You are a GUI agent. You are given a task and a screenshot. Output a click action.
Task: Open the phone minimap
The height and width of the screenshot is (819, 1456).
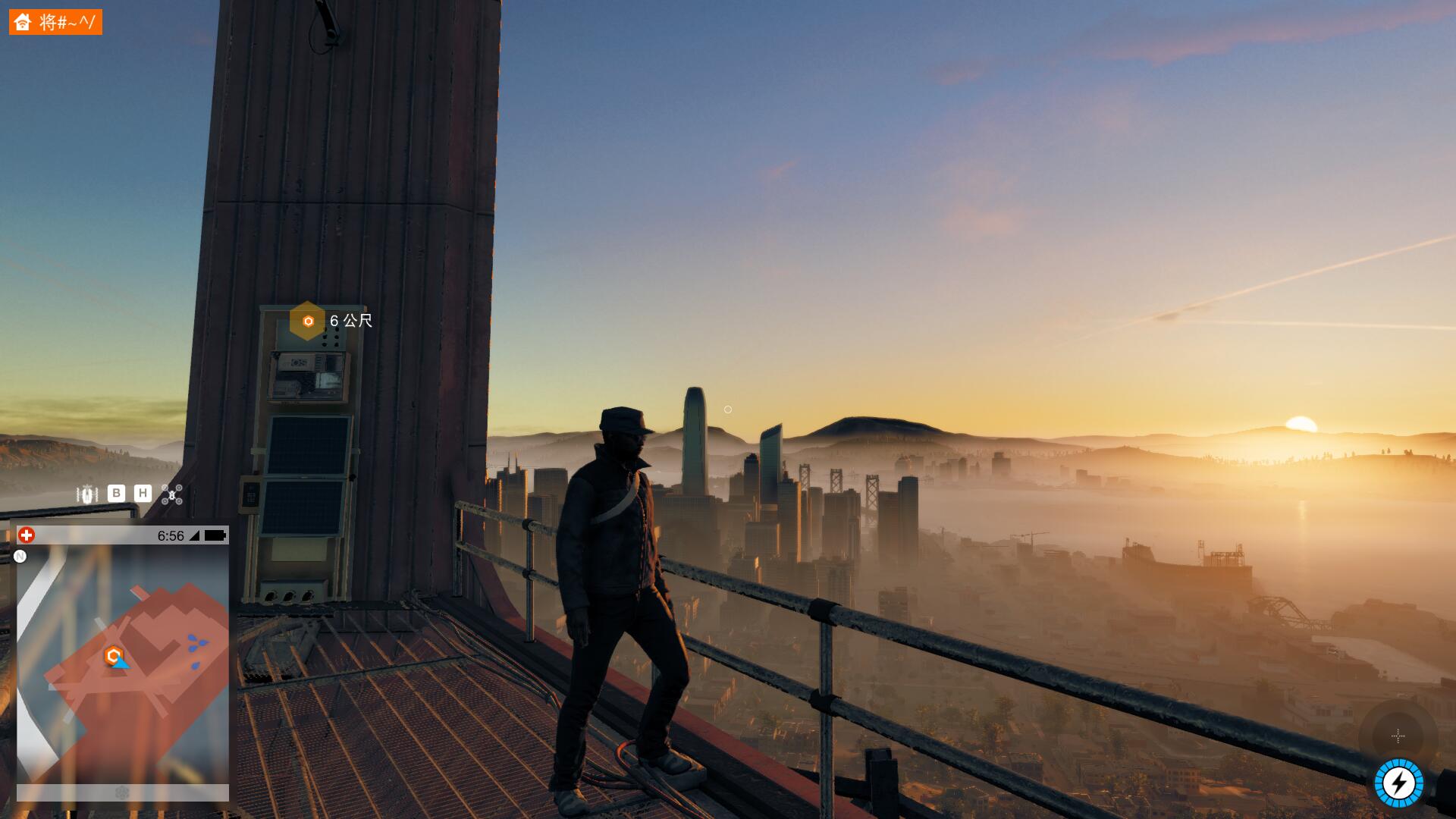tap(123, 664)
